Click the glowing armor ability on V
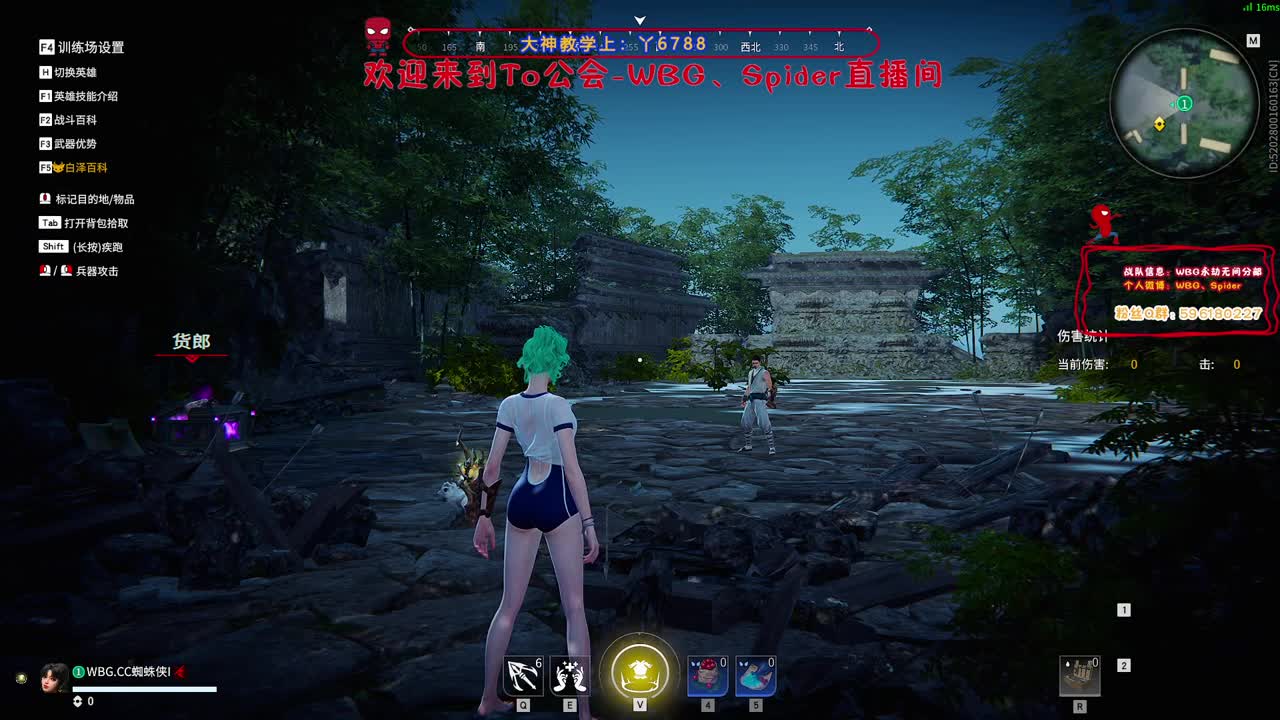The image size is (1280, 720). [x=640, y=672]
